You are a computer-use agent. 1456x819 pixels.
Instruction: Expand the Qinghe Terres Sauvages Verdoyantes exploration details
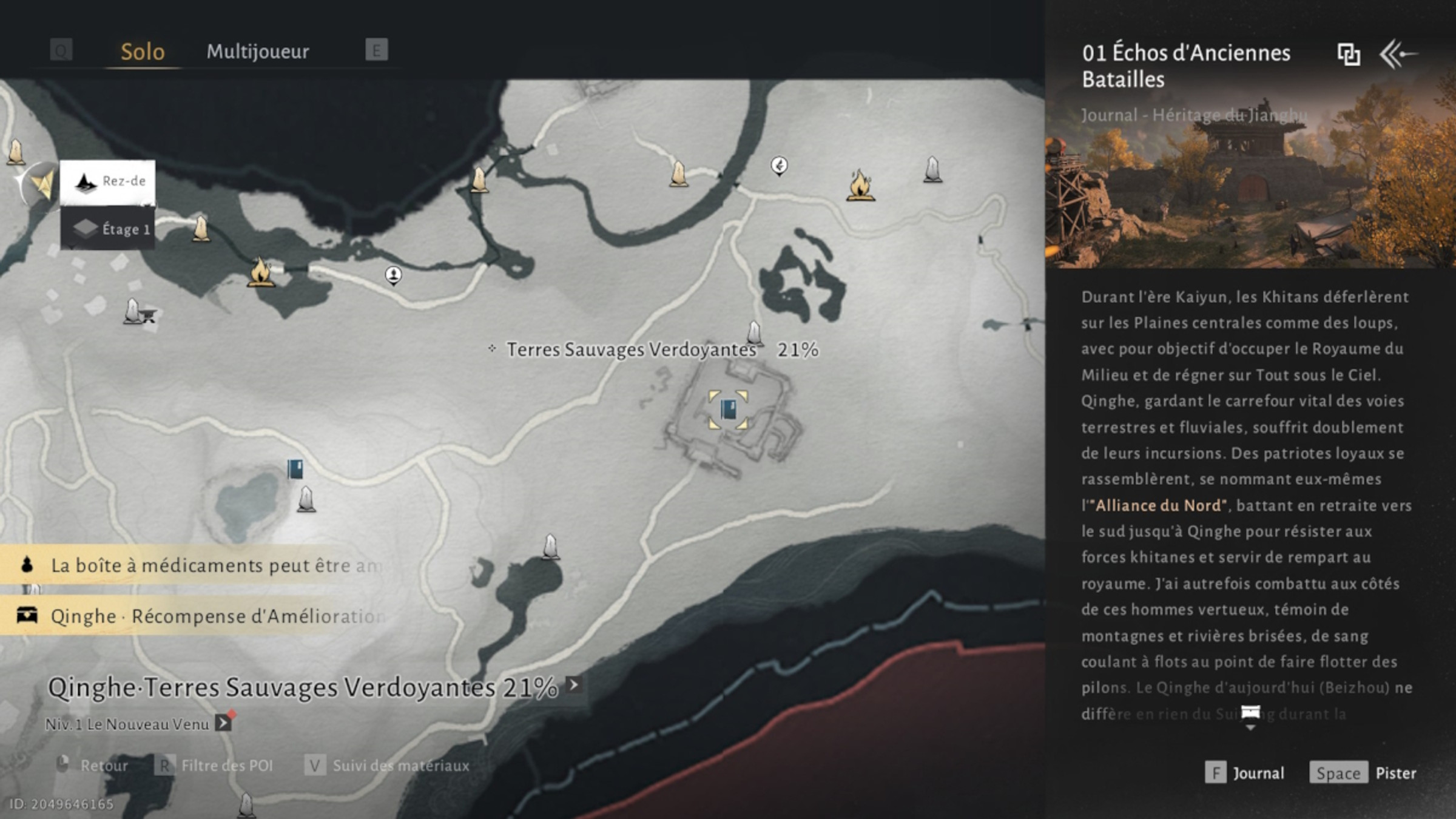coord(573,685)
